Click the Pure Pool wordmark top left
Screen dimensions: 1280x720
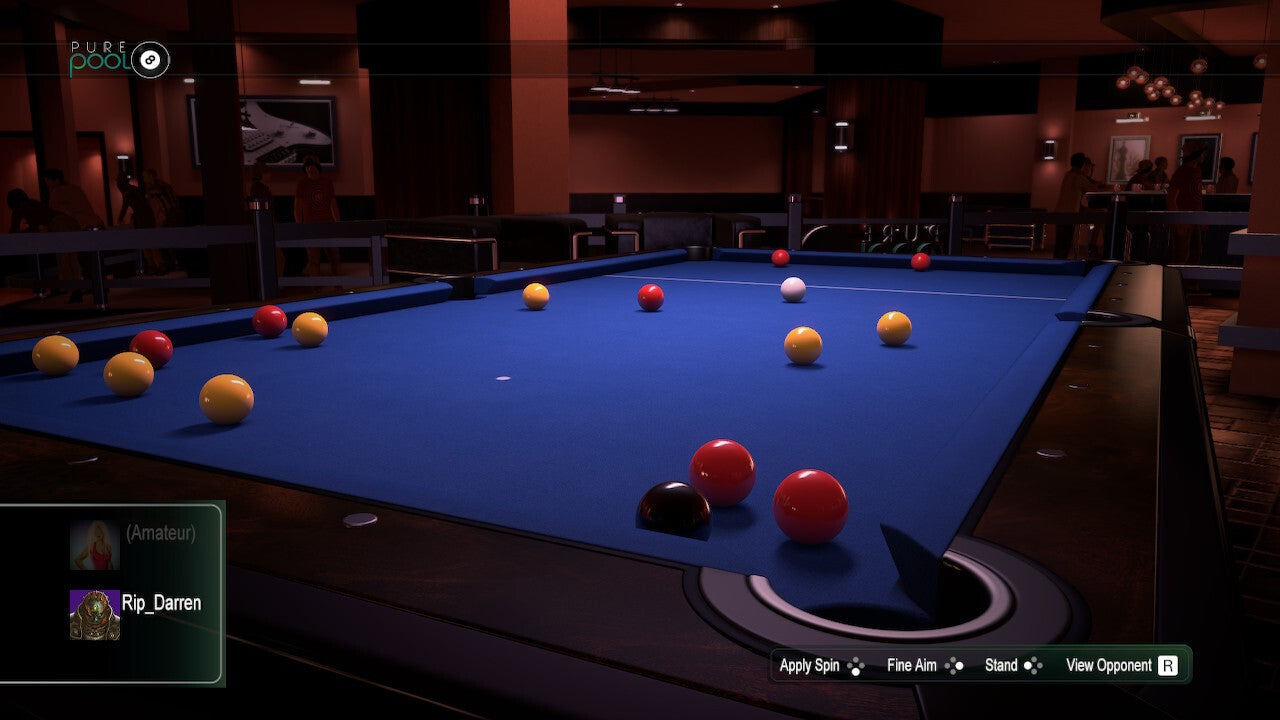coord(100,55)
